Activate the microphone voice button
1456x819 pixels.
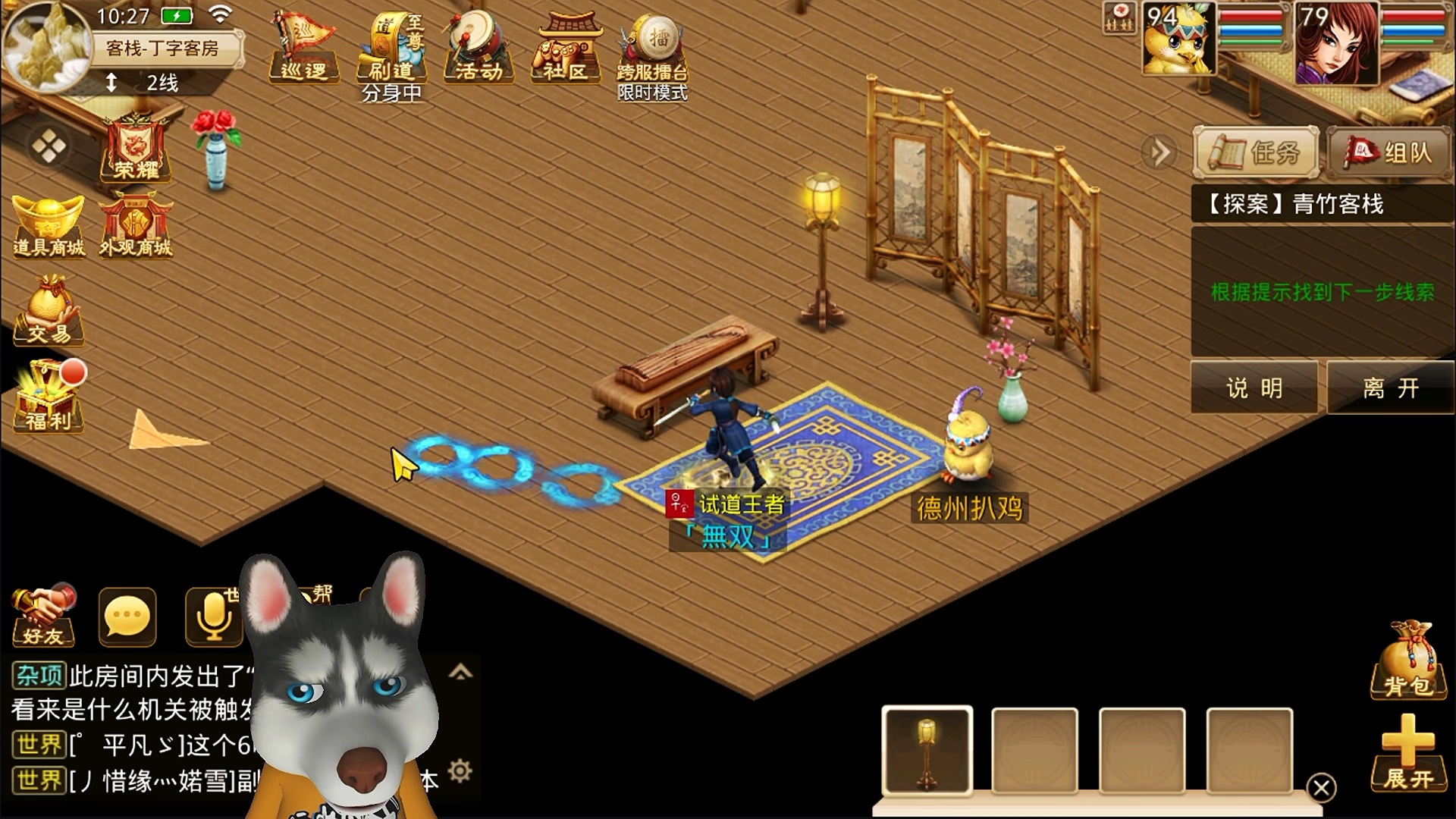click(213, 617)
